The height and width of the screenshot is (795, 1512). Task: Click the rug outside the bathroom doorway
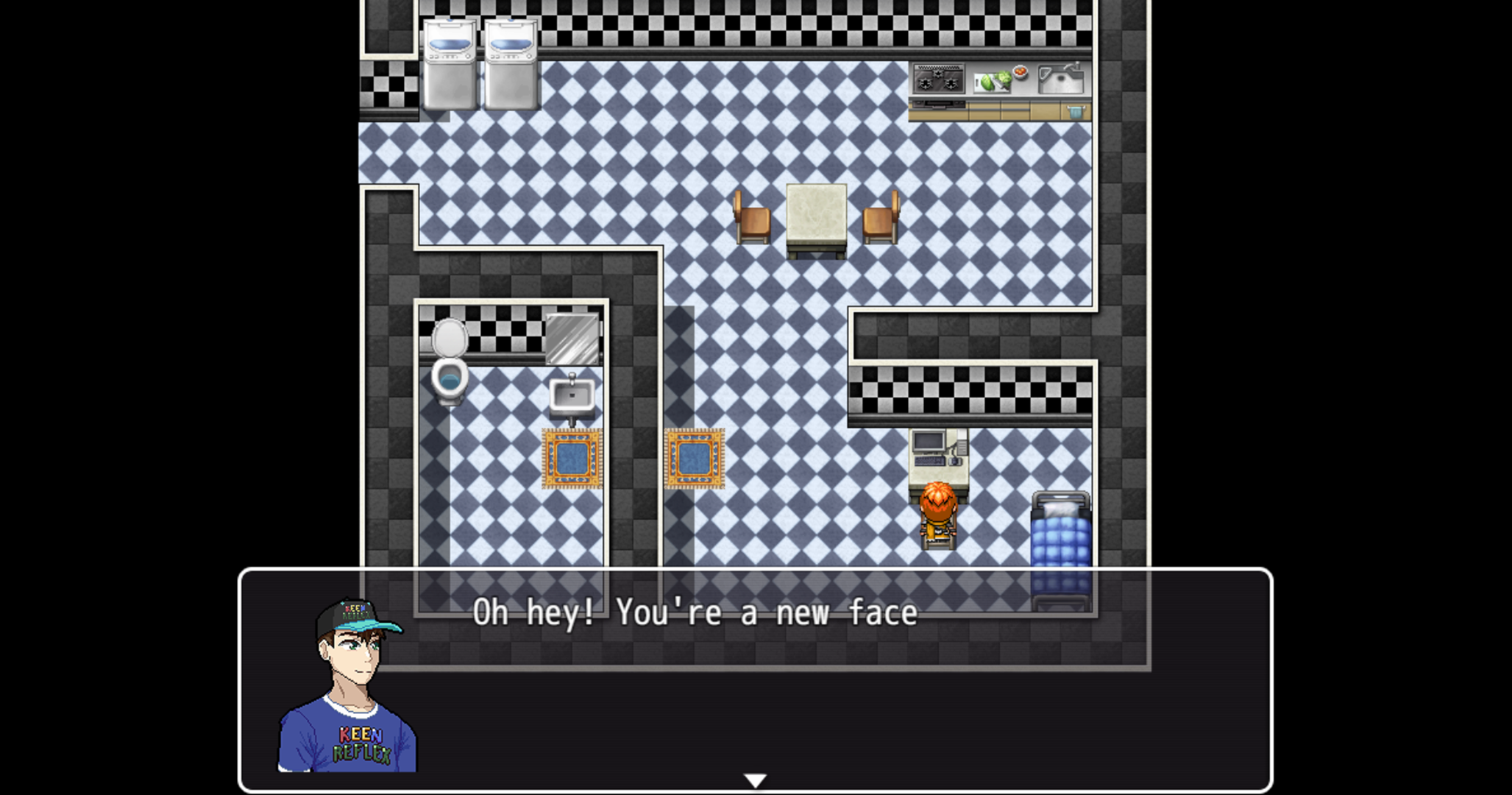point(693,456)
